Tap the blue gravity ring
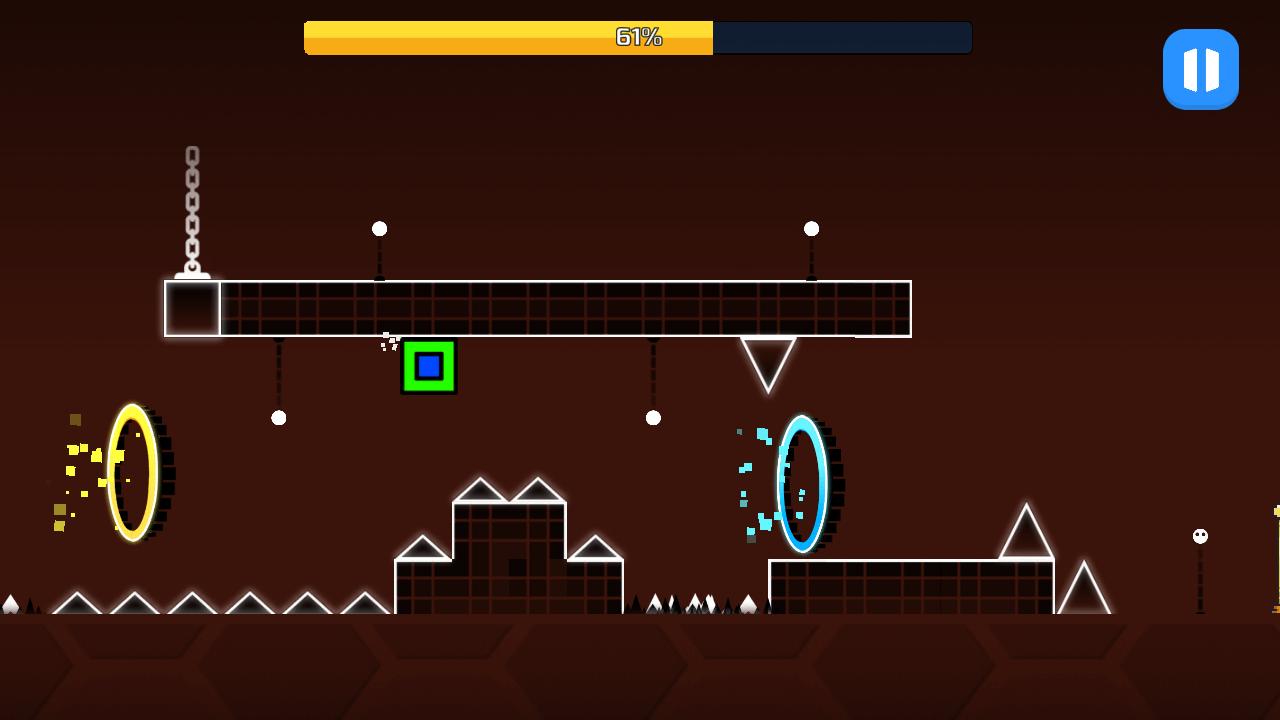 [800, 483]
